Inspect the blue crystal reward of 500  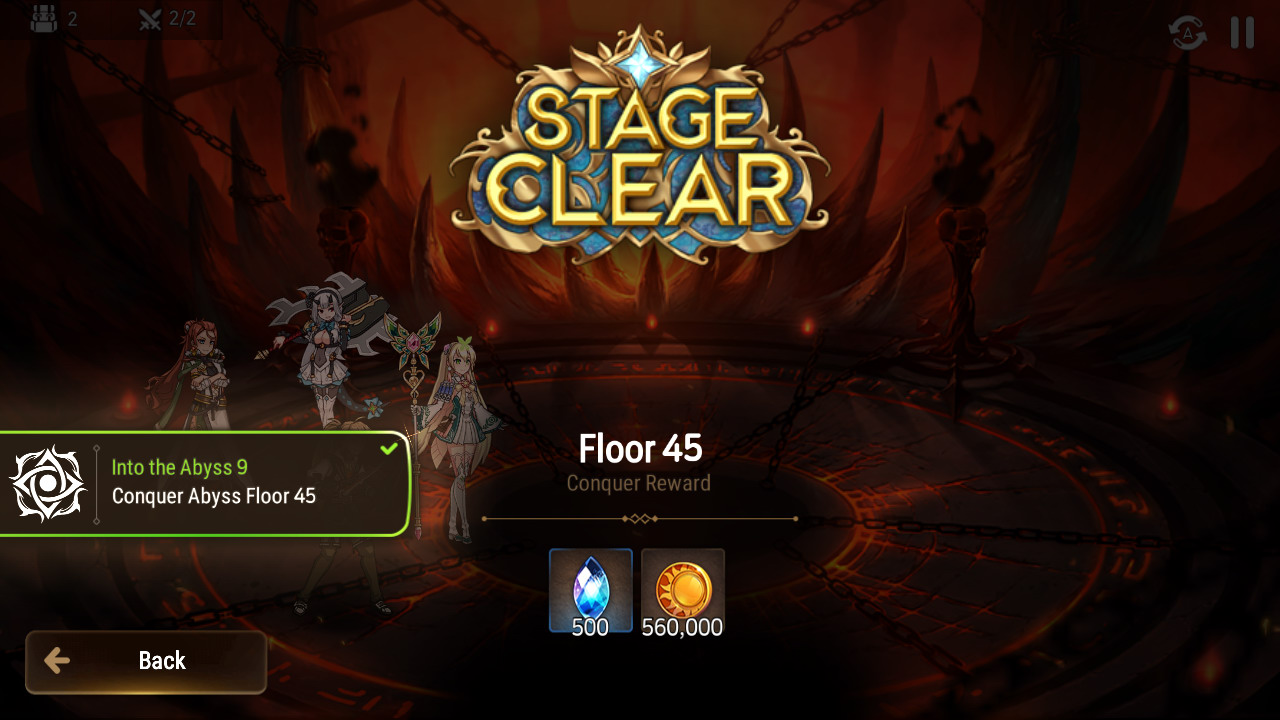click(x=590, y=590)
